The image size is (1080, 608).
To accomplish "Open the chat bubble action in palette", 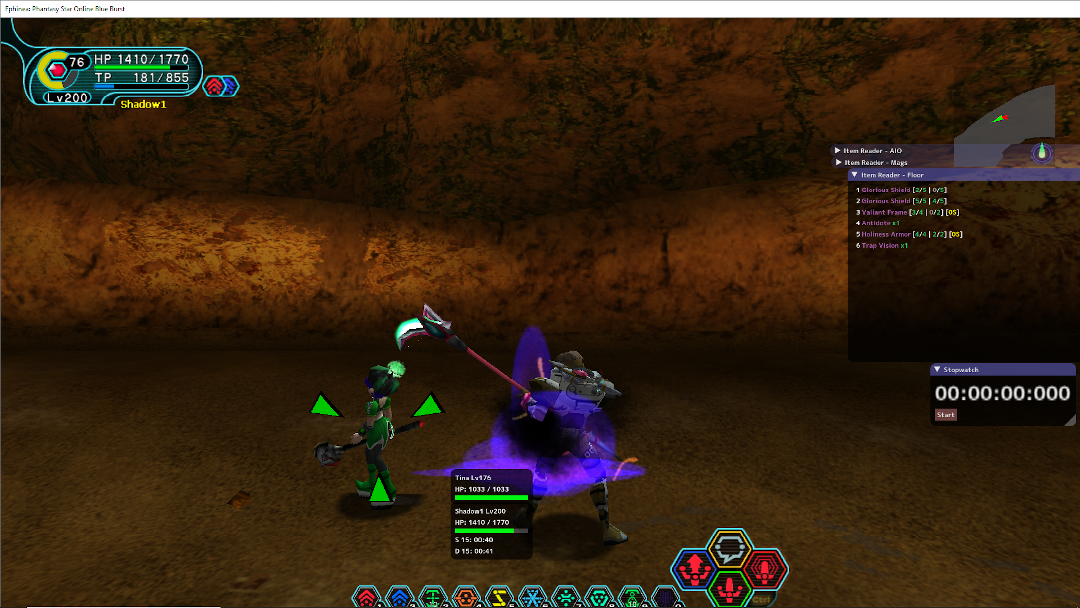I will point(730,548).
